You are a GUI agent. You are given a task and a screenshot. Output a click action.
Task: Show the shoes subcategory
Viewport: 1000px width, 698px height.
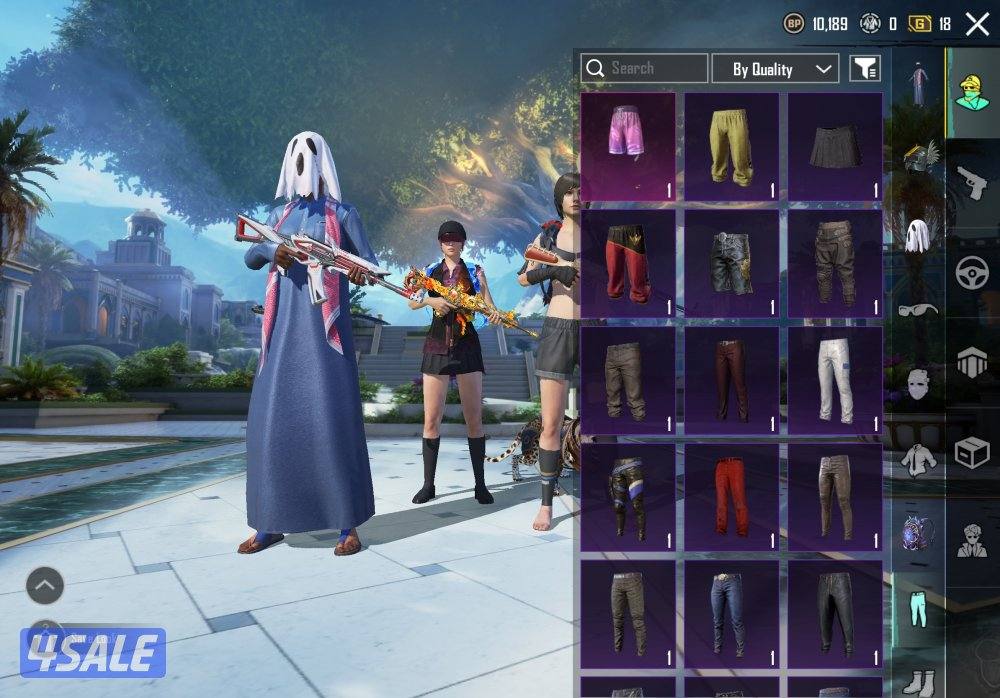(918, 680)
